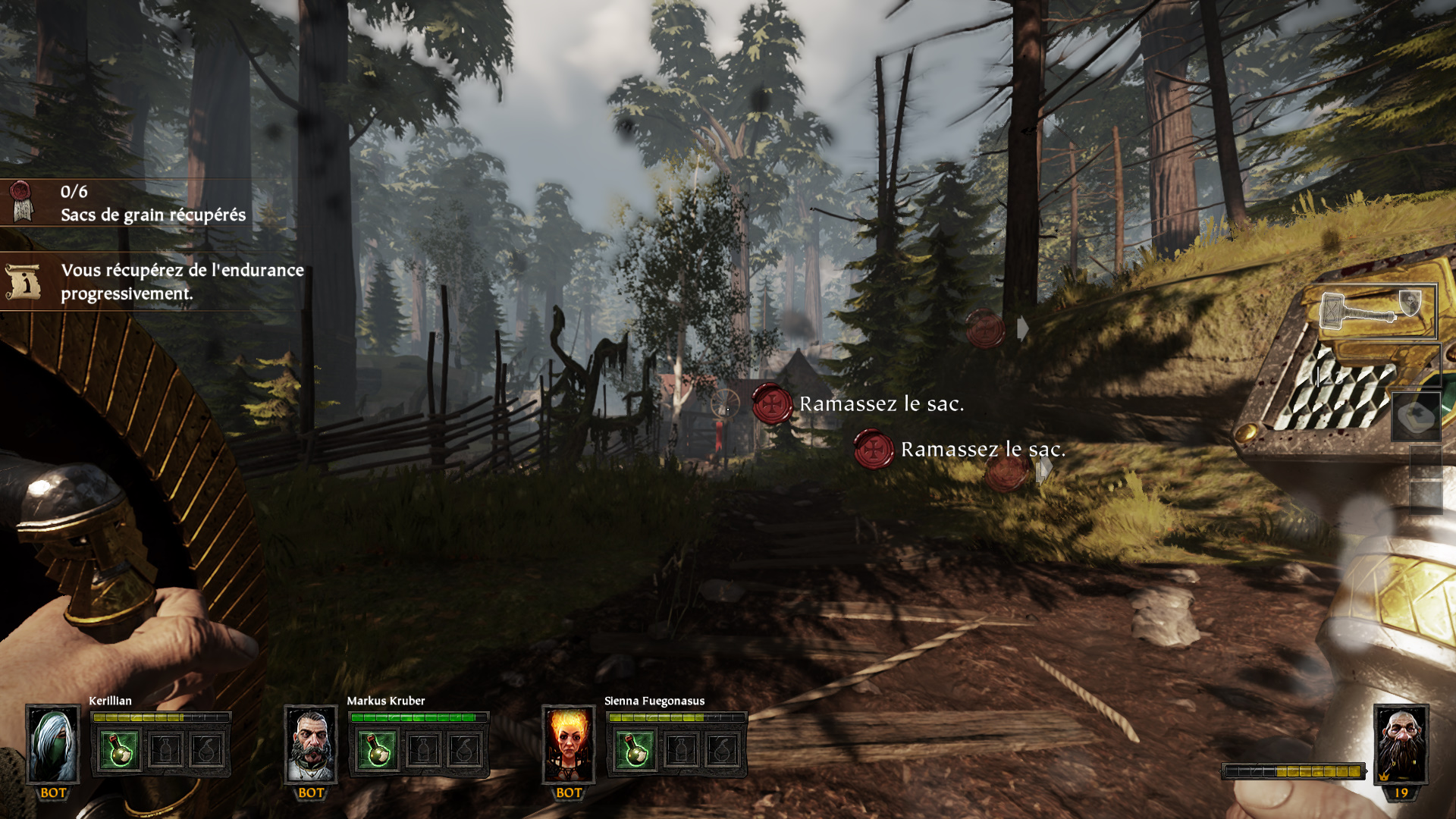Screen dimensions: 1456x819
Task: Select Sienna Fuegonasus's bot portrait
Action: tap(569, 744)
